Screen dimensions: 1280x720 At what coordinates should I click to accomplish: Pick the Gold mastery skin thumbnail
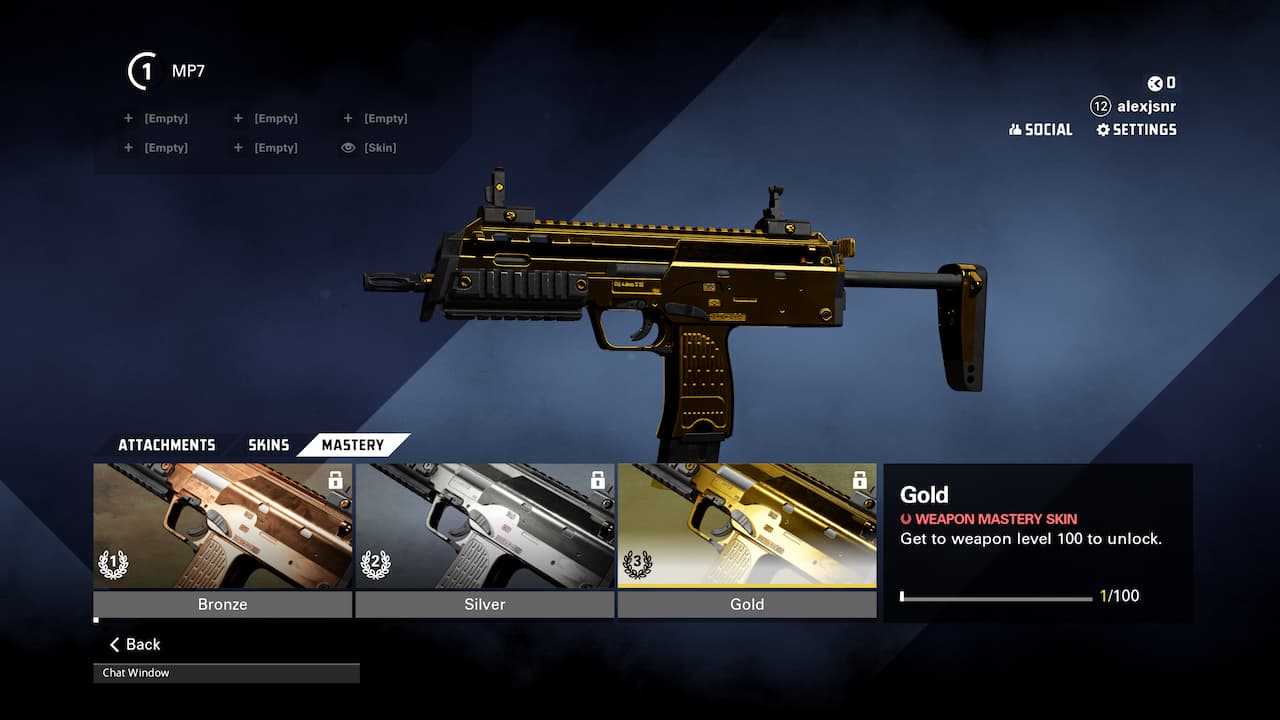(747, 526)
